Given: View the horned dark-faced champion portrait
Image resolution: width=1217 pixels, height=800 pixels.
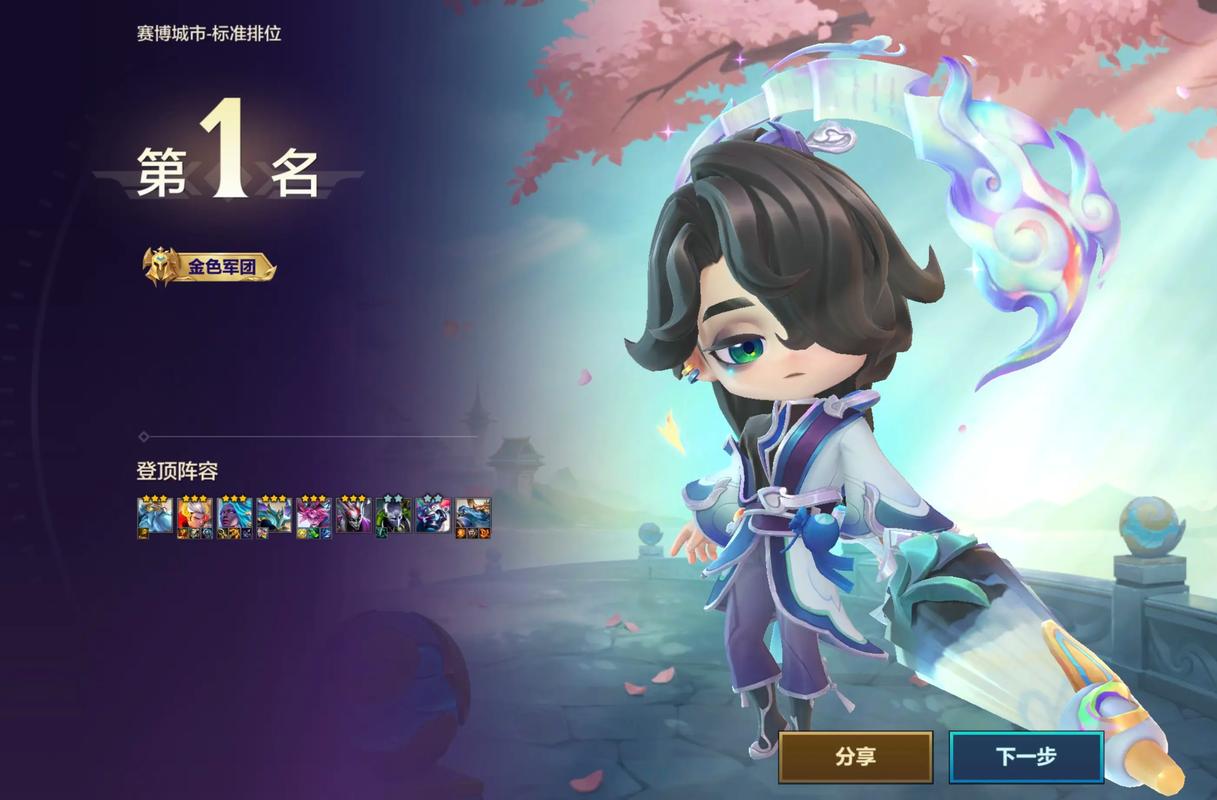Looking at the screenshot, I should click(x=353, y=516).
